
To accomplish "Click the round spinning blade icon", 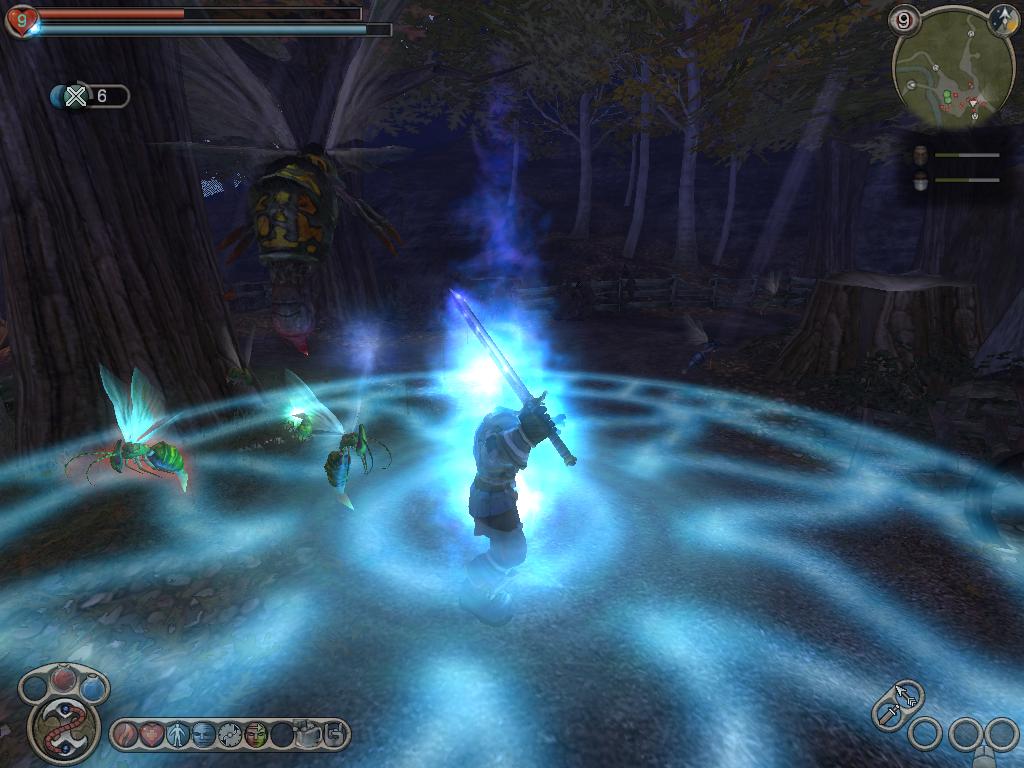I will (x=229, y=735).
